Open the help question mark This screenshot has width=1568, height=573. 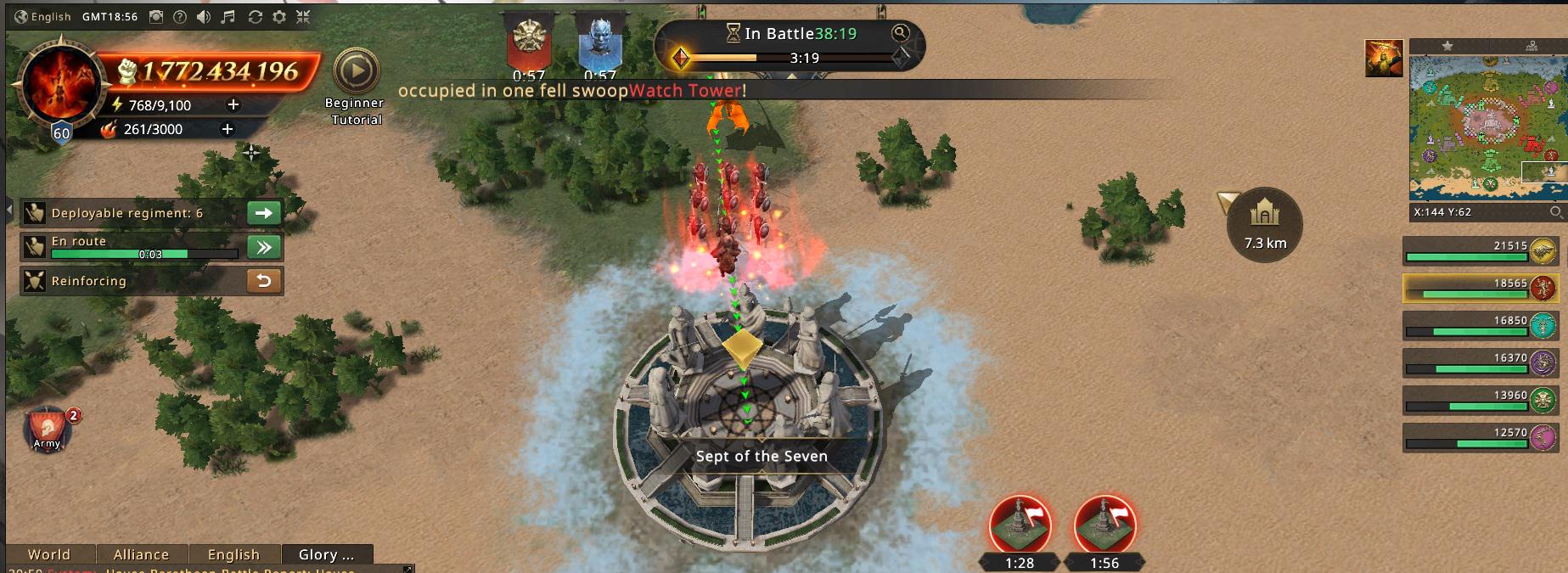click(180, 17)
